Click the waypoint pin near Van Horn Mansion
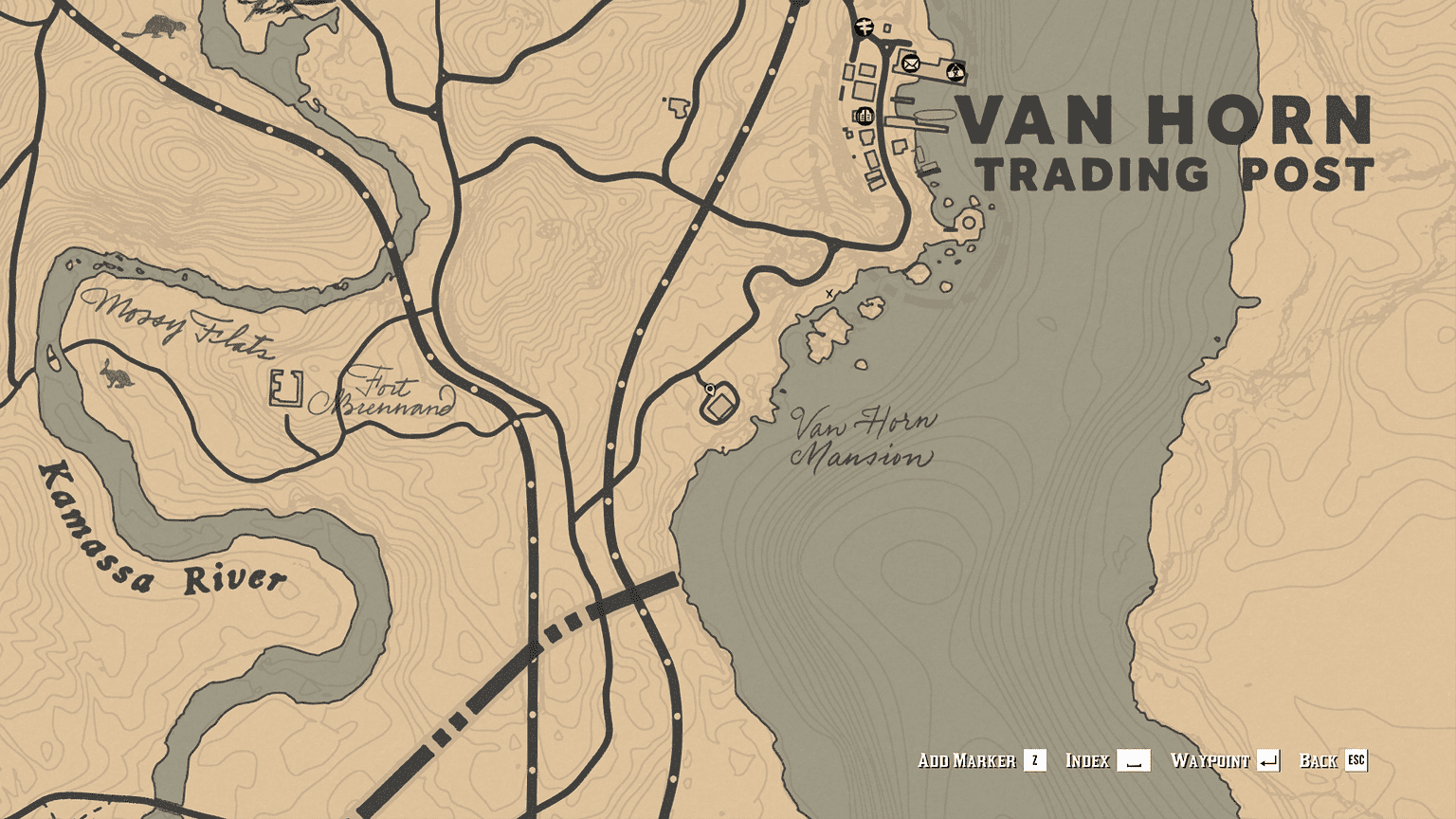The image size is (1456, 819). 709,389
